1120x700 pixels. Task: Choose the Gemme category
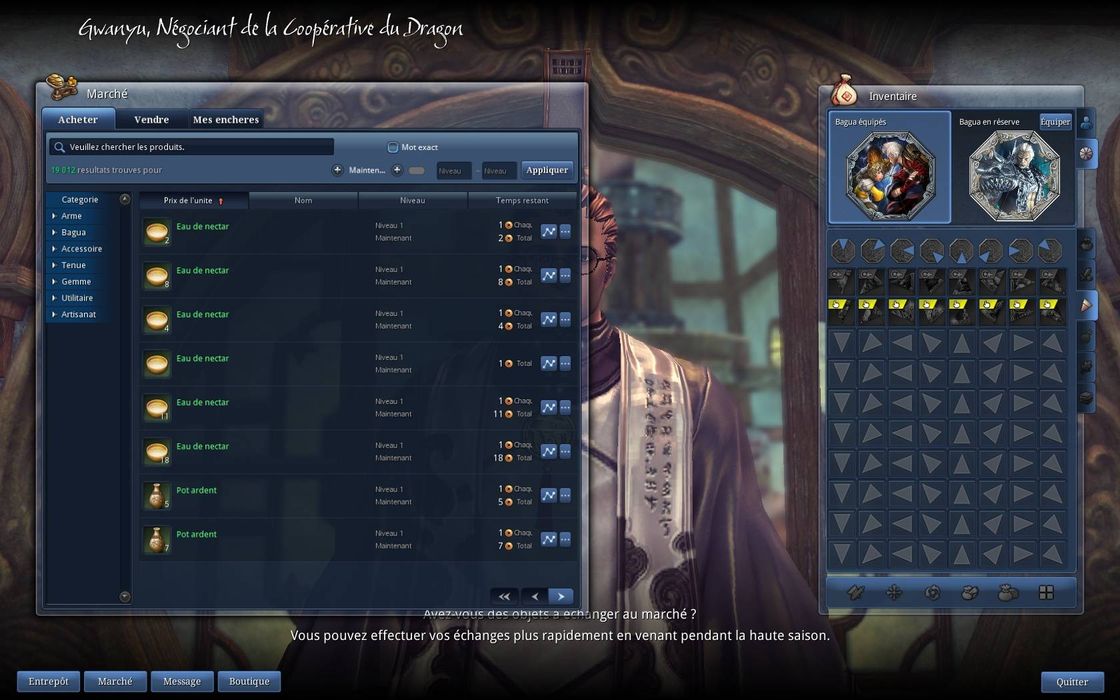coord(75,282)
